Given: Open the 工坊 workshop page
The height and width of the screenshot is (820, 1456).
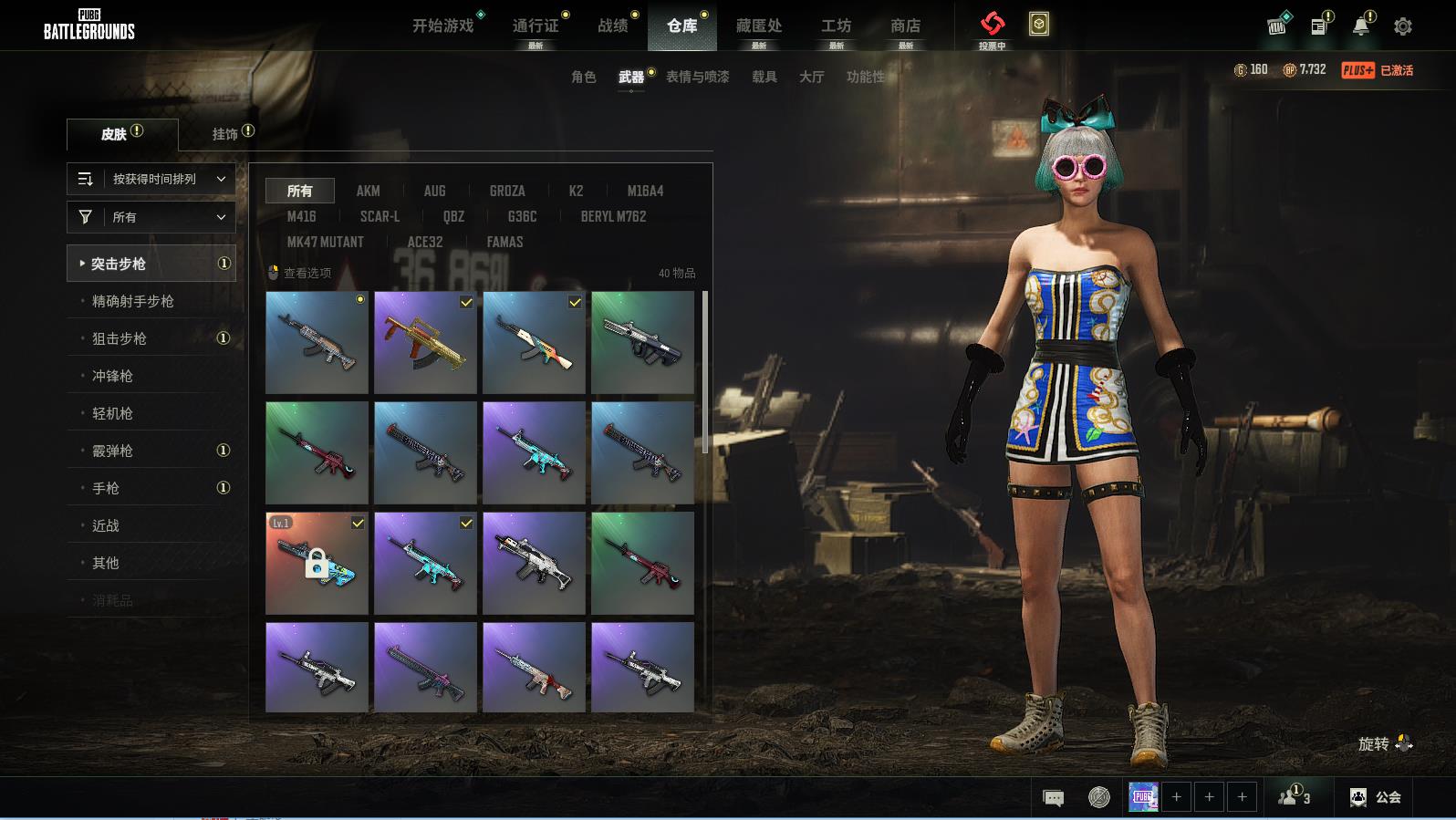Looking at the screenshot, I should tap(836, 26).
